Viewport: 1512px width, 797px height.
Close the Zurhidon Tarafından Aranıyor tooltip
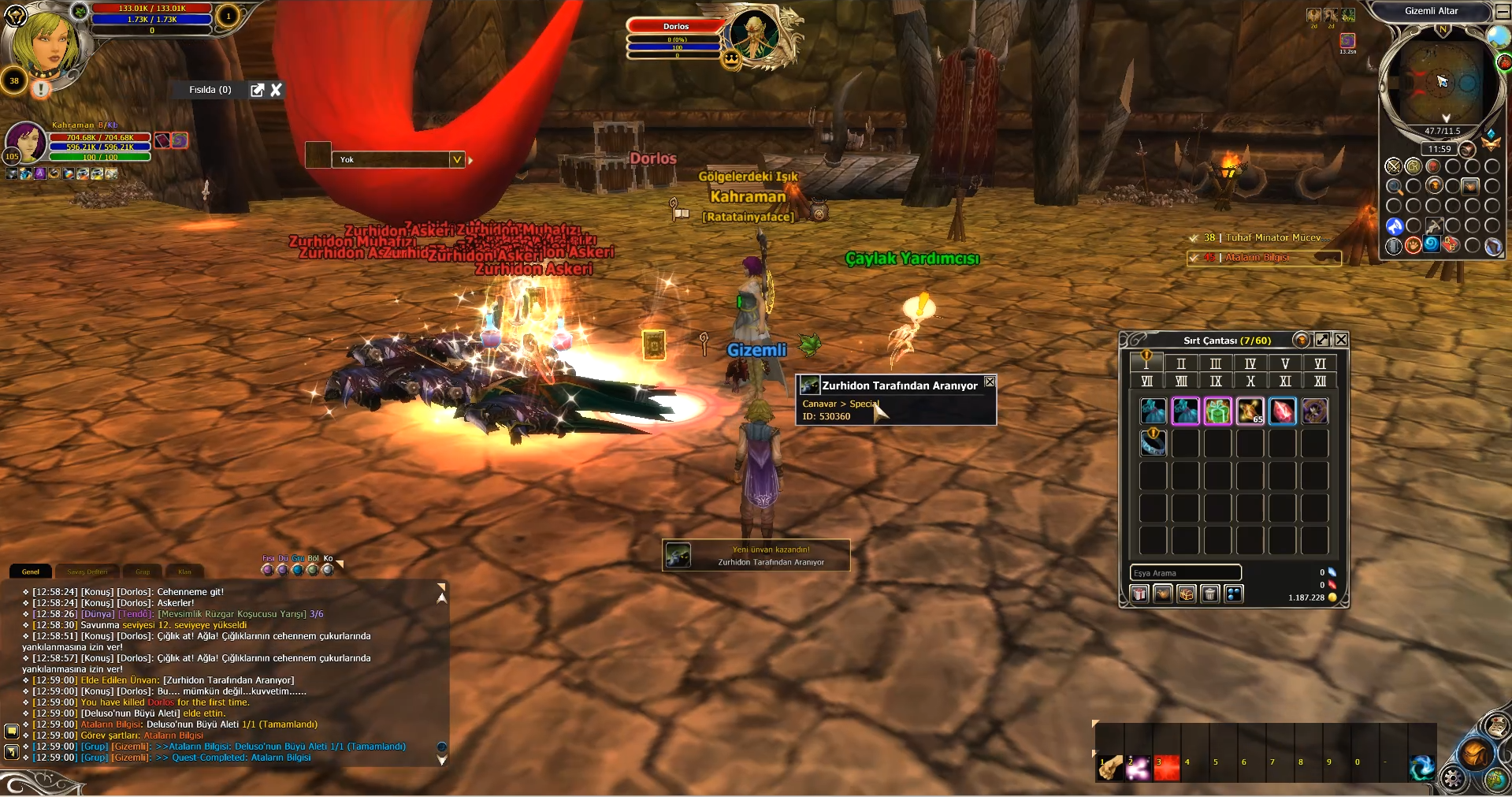(990, 382)
